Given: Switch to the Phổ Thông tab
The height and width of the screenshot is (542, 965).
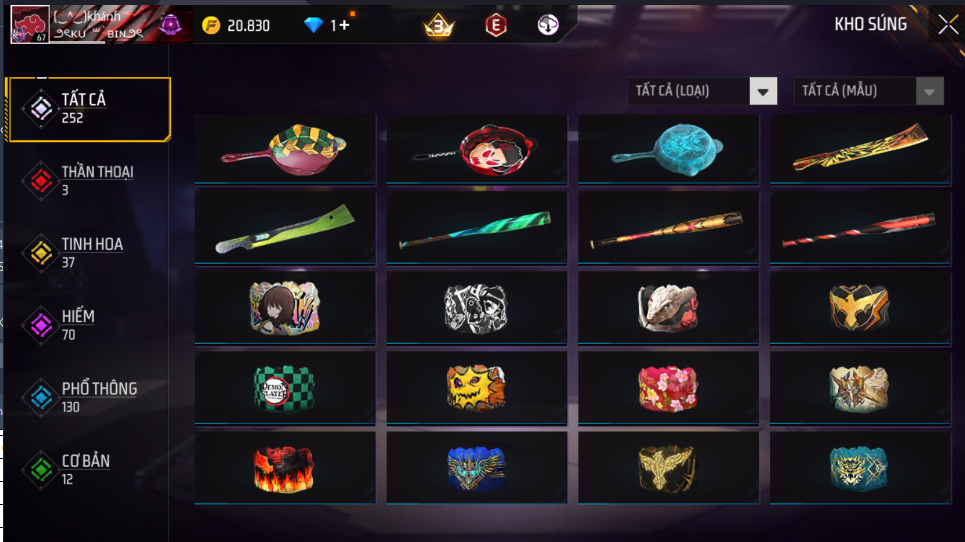Looking at the screenshot, I should click(x=88, y=397).
